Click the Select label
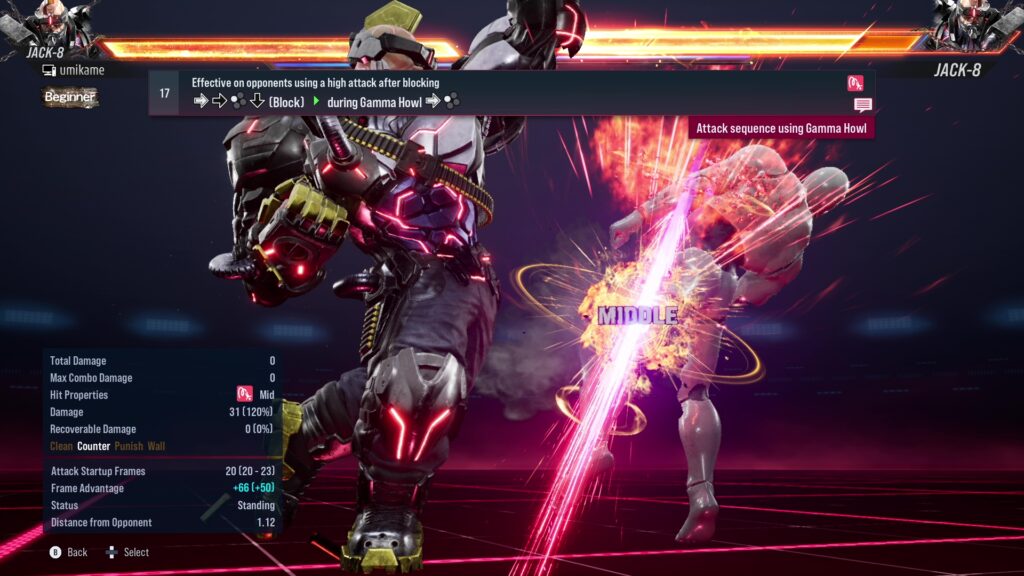This screenshot has height=576, width=1024. tap(136, 552)
